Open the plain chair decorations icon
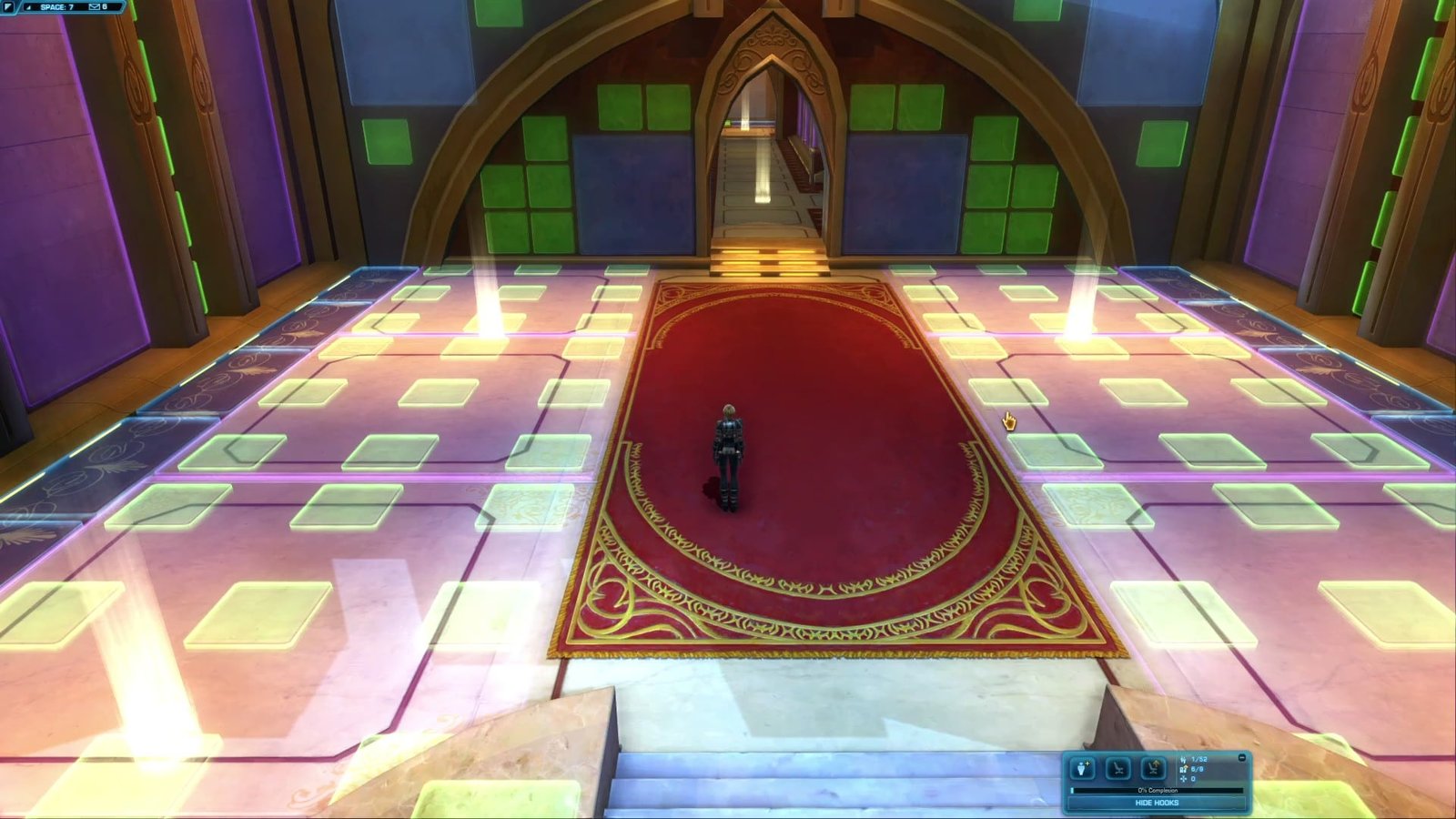 click(x=1117, y=769)
